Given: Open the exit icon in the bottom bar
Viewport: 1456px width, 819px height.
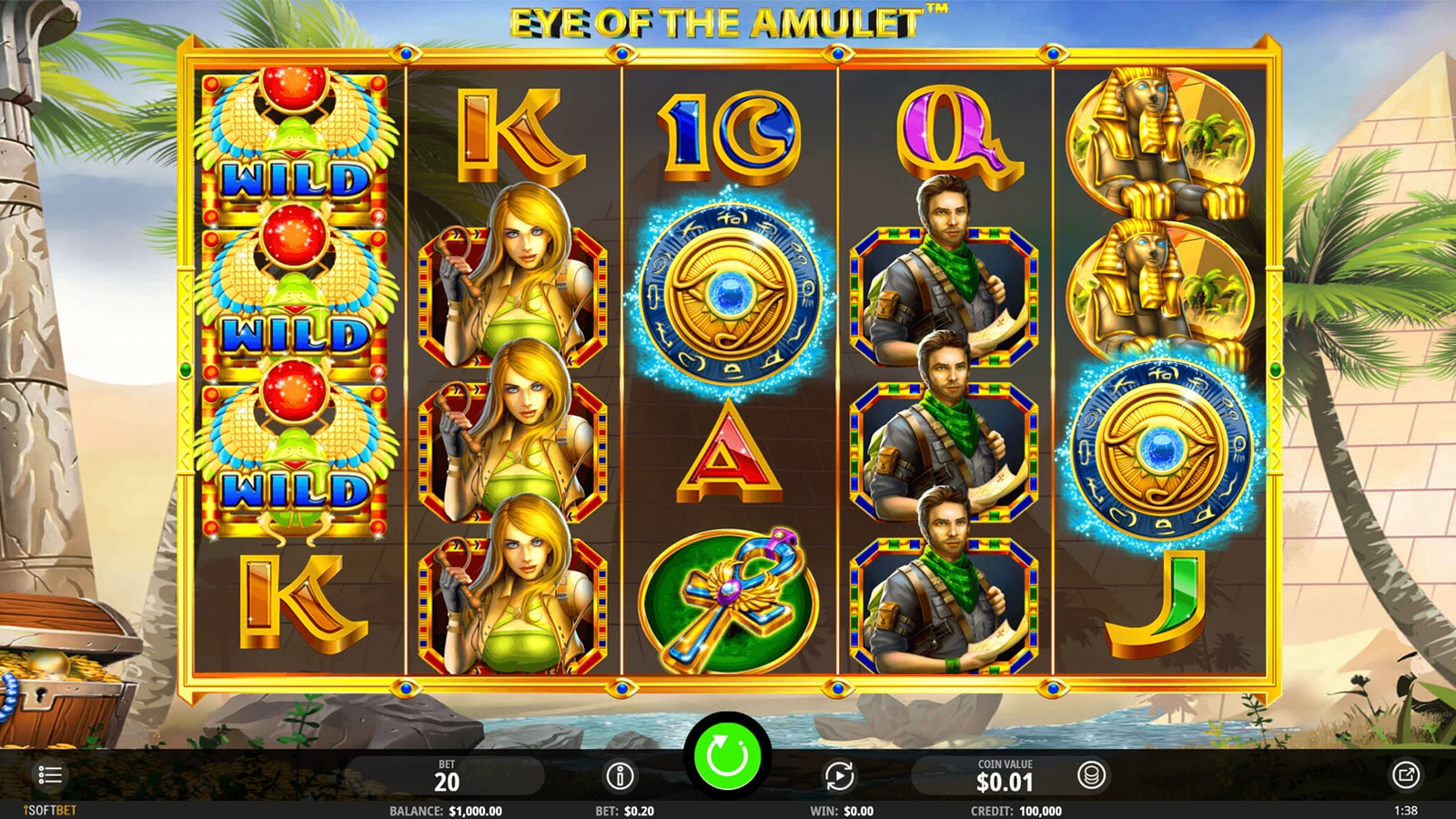Looking at the screenshot, I should coord(1405,775).
